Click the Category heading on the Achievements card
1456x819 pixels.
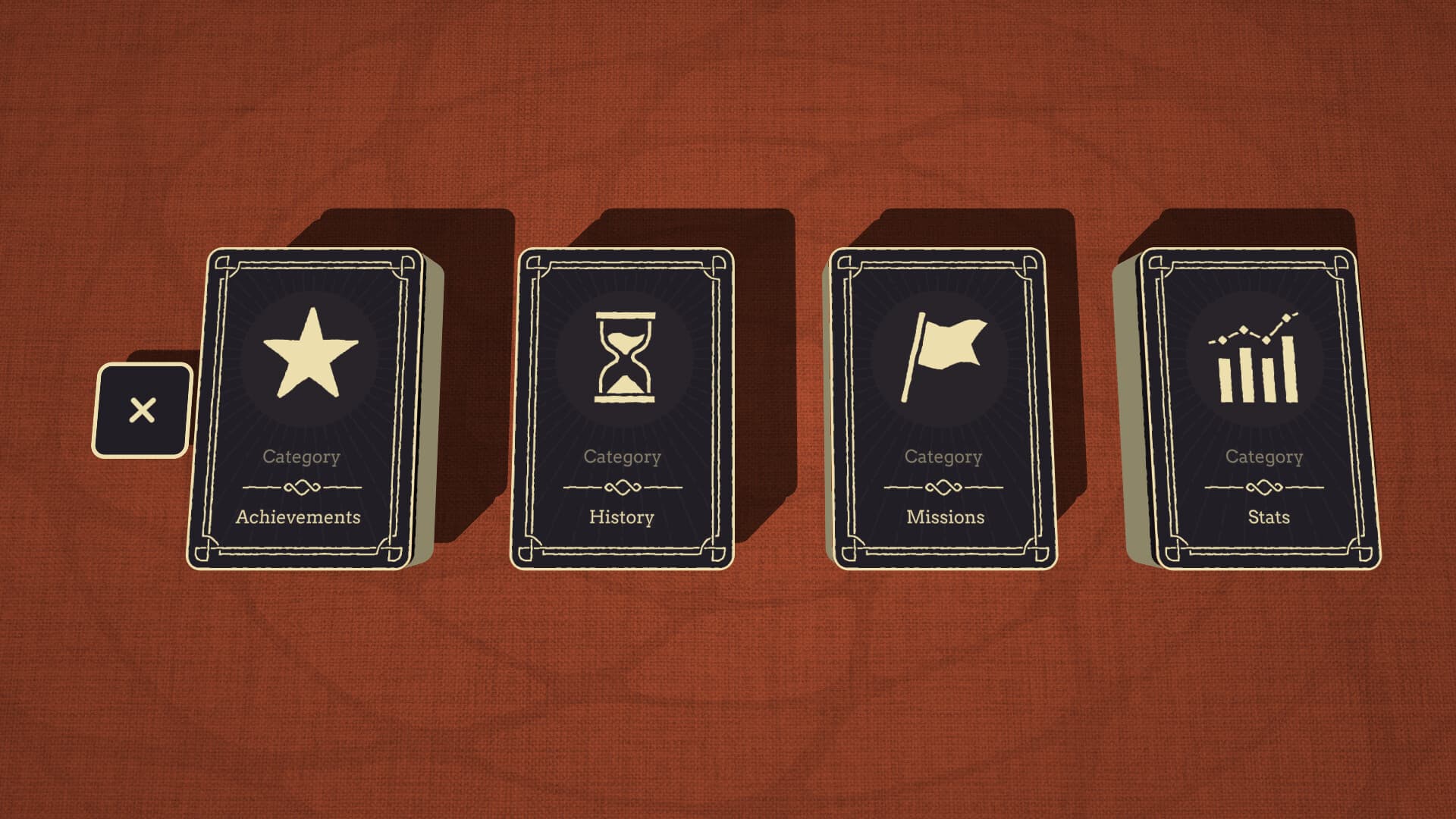301,457
